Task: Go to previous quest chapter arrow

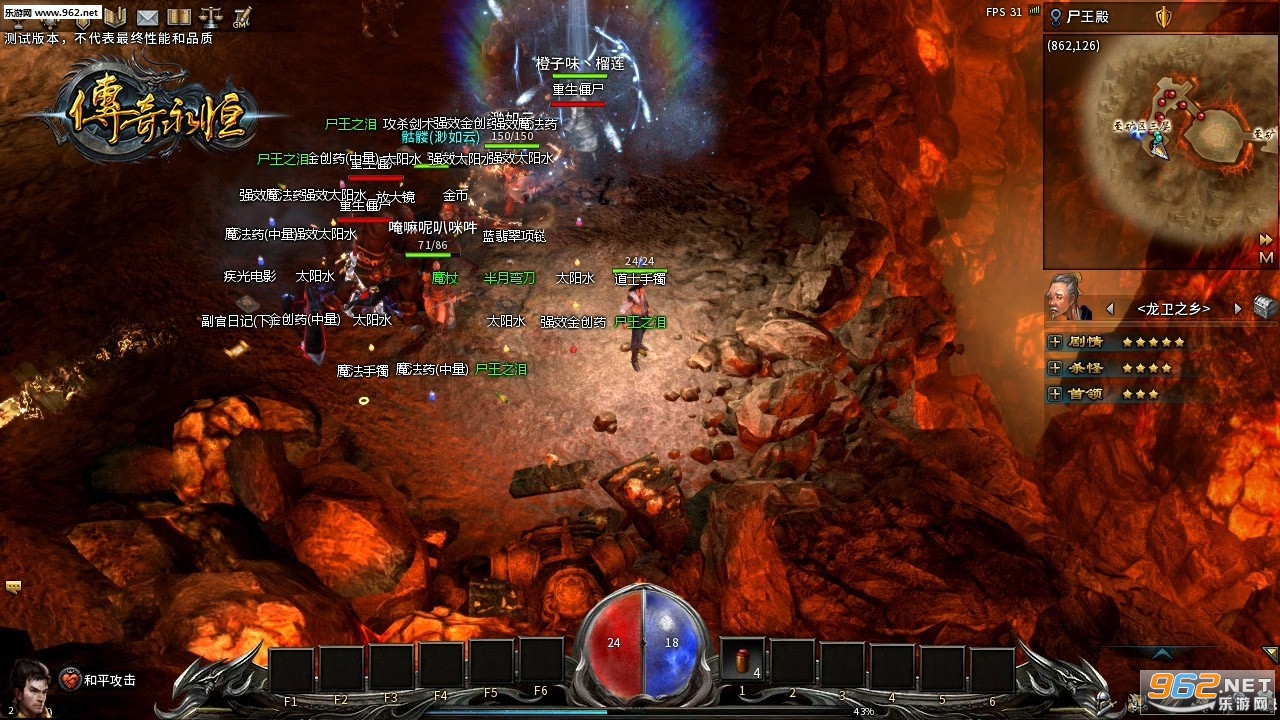Action: click(1110, 309)
